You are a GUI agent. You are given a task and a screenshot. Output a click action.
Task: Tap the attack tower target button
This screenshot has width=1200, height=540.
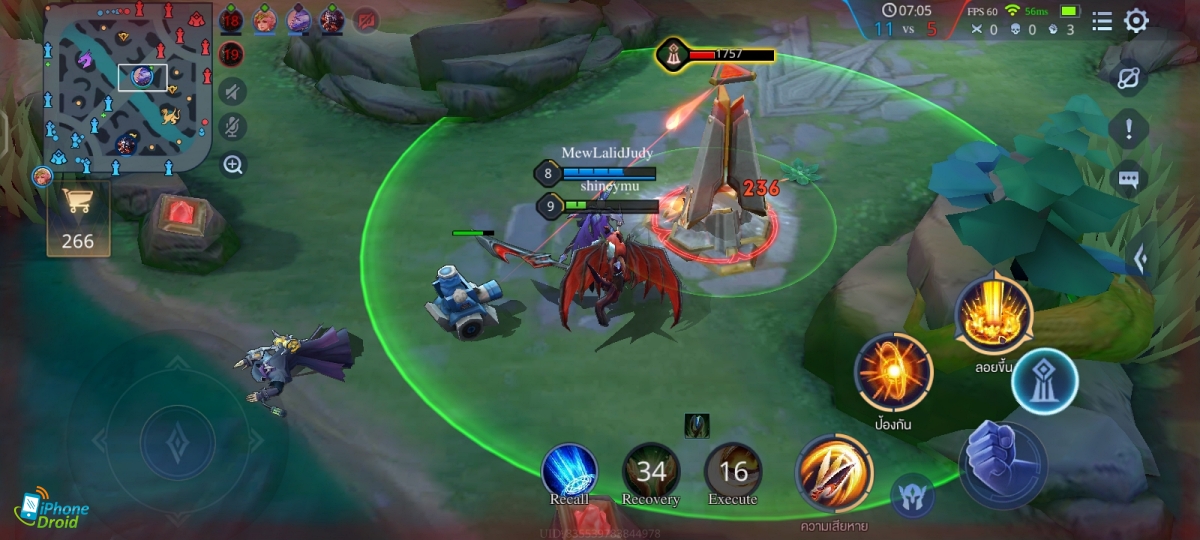tap(1043, 381)
